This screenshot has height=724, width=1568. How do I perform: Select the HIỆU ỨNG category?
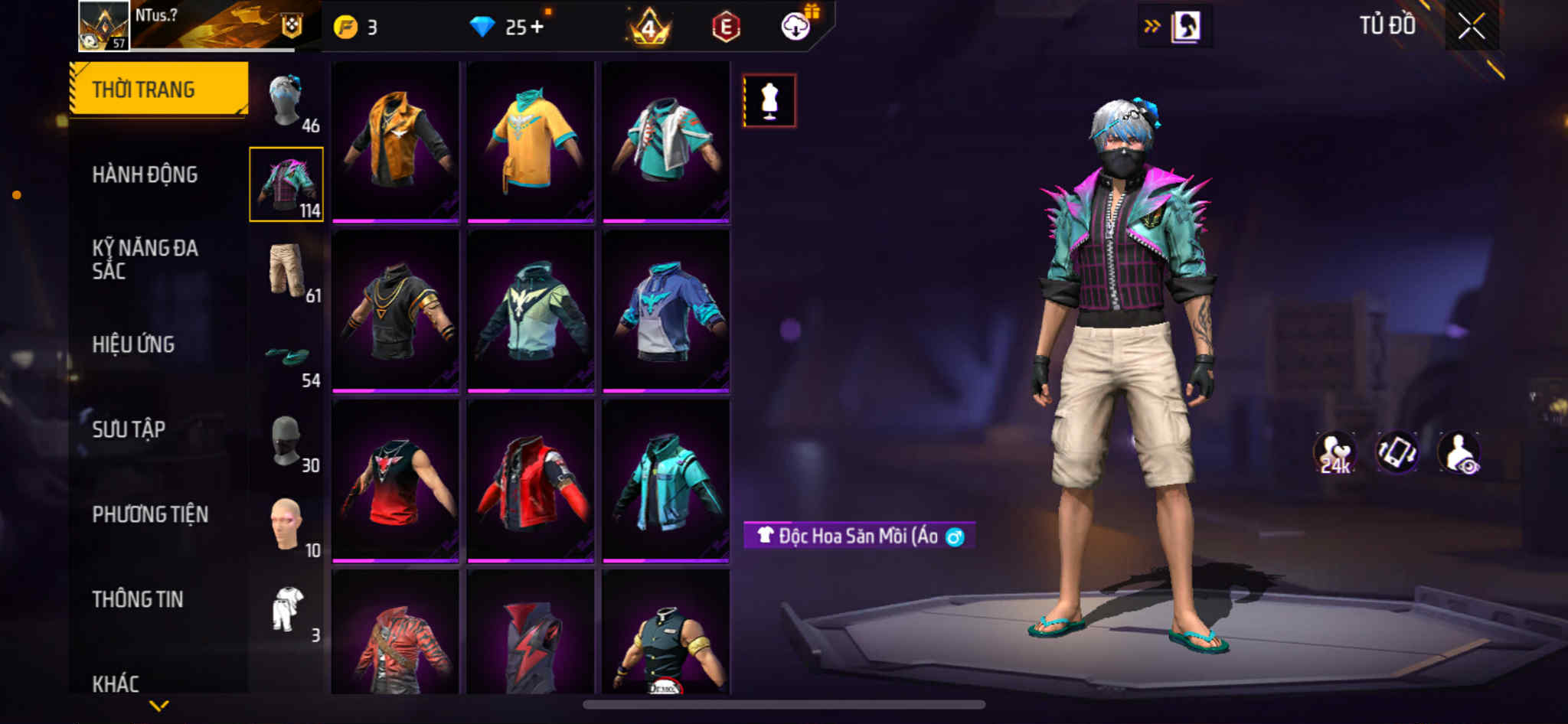pos(133,344)
